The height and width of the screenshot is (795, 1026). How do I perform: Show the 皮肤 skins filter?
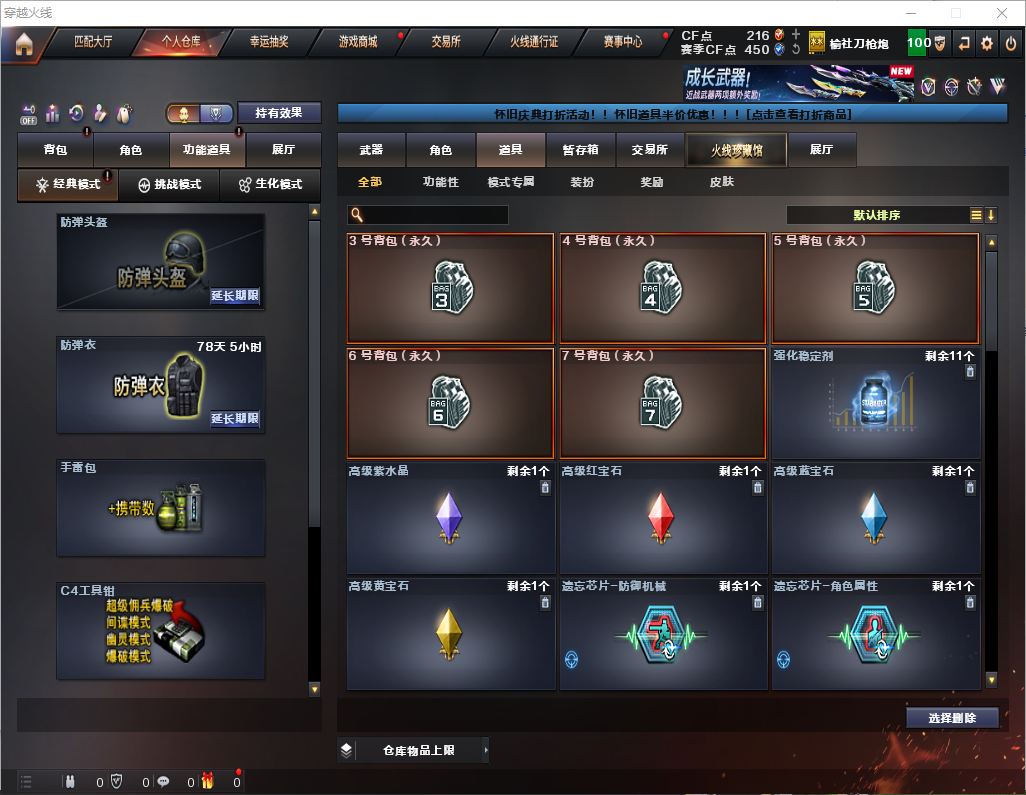coord(721,182)
